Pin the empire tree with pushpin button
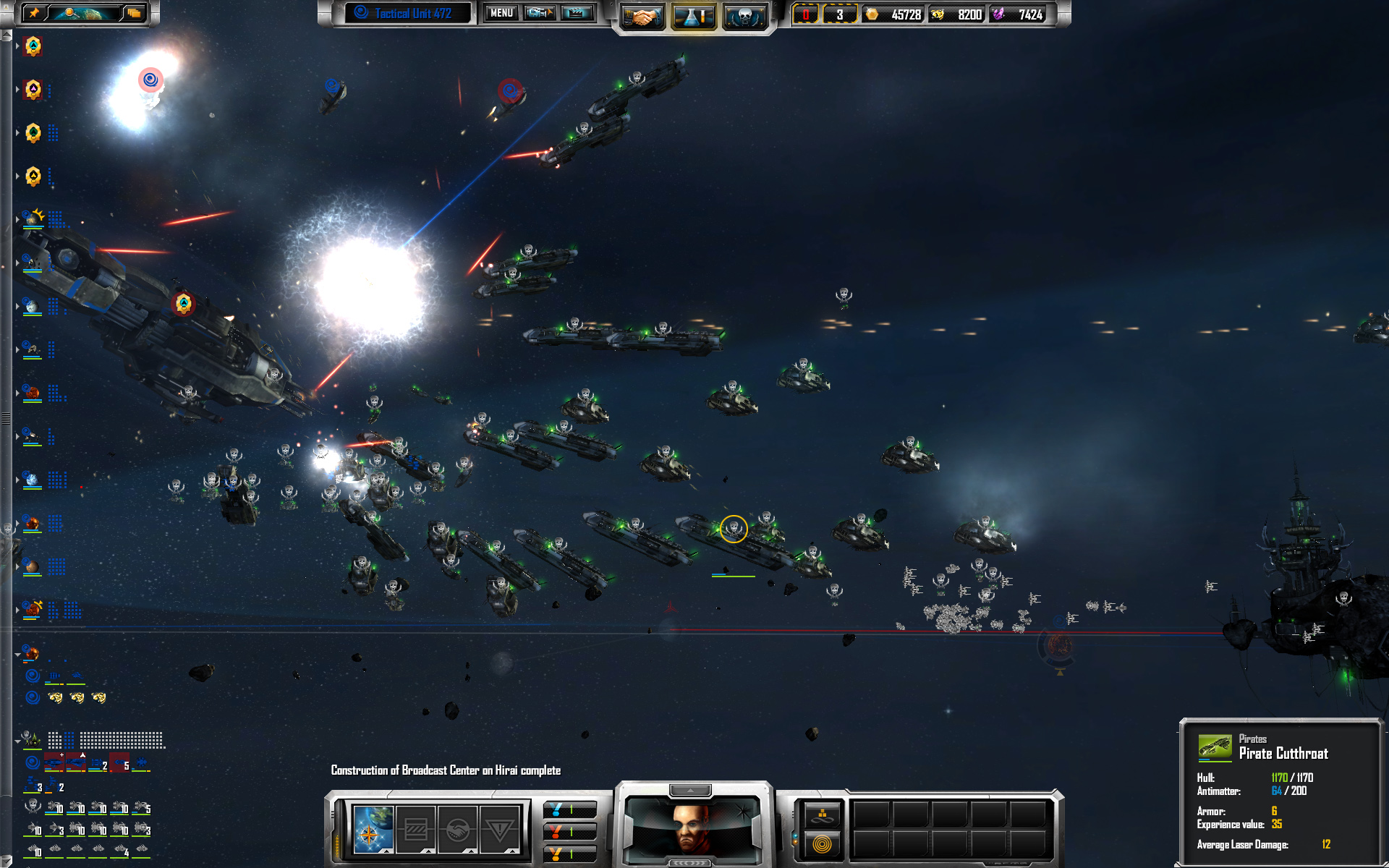 [x=33, y=13]
